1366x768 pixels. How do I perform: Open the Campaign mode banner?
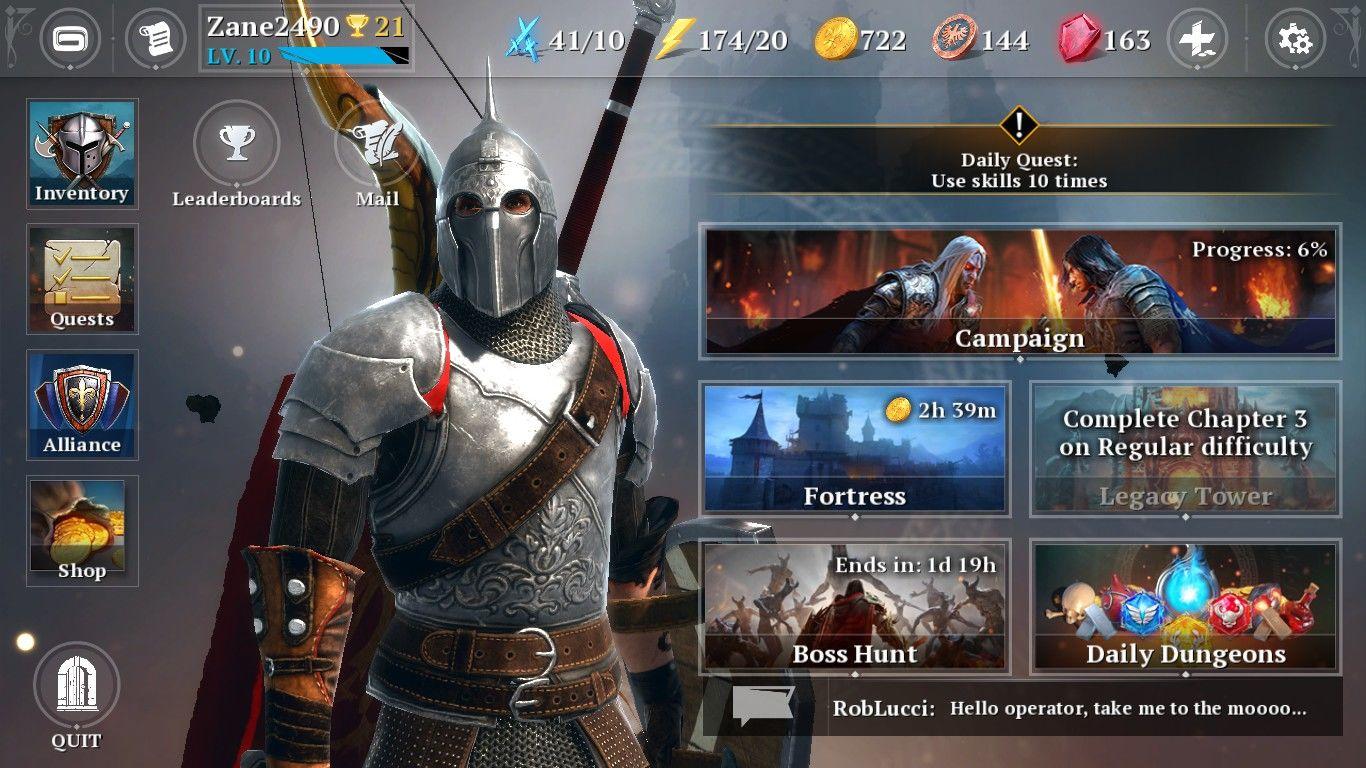coord(1020,290)
